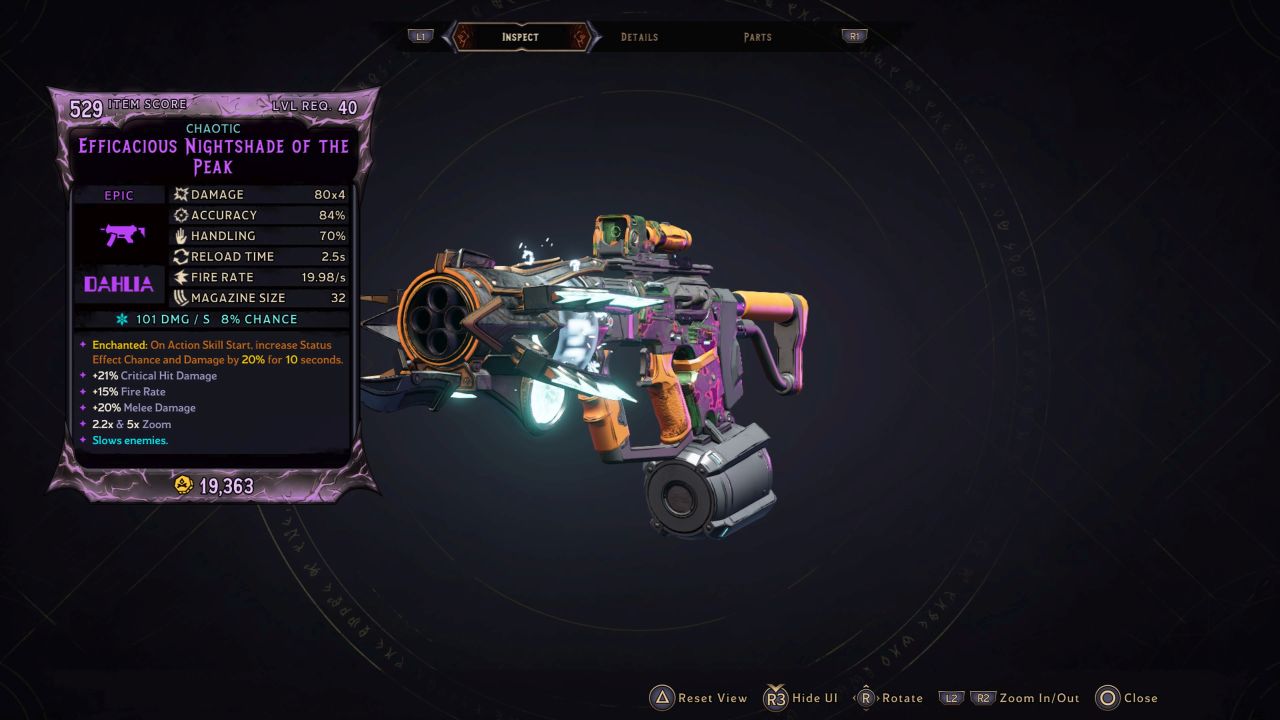Click the Accuracy stat icon
This screenshot has height=720, width=1280.
tap(180, 215)
